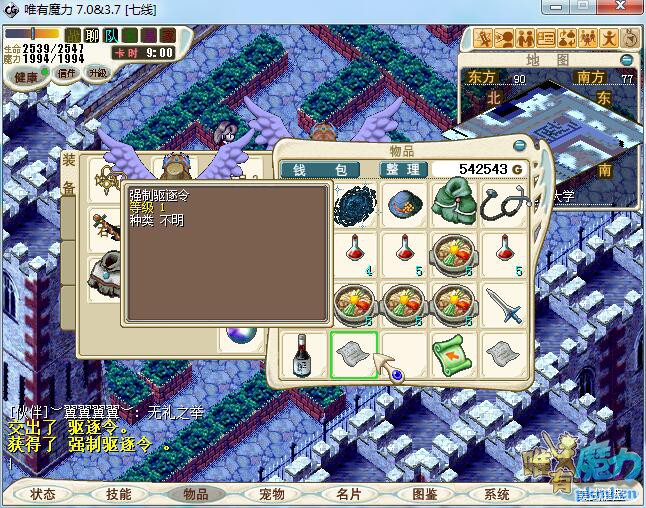Open the 信件 mail button
Image resolution: width=646 pixels, height=508 pixels.
tap(67, 74)
